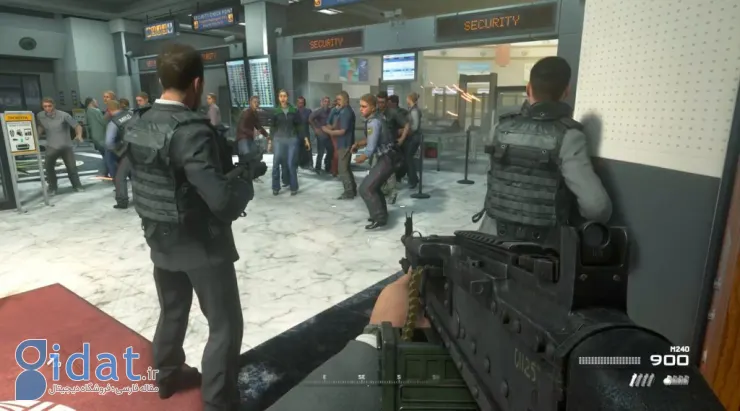The image size is (740, 411).
Task: Click the flashbang grenade icons
Action: pos(641,379)
